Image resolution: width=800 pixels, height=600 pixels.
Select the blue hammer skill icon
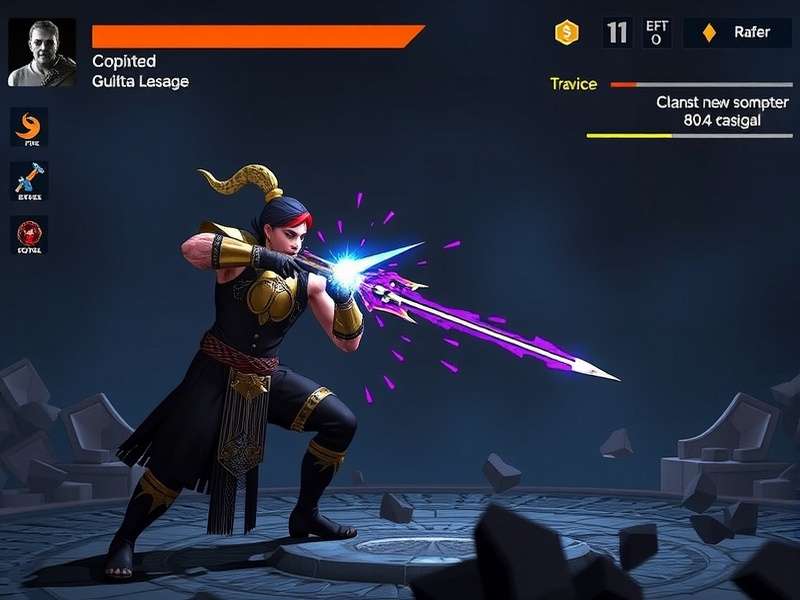click(x=29, y=182)
